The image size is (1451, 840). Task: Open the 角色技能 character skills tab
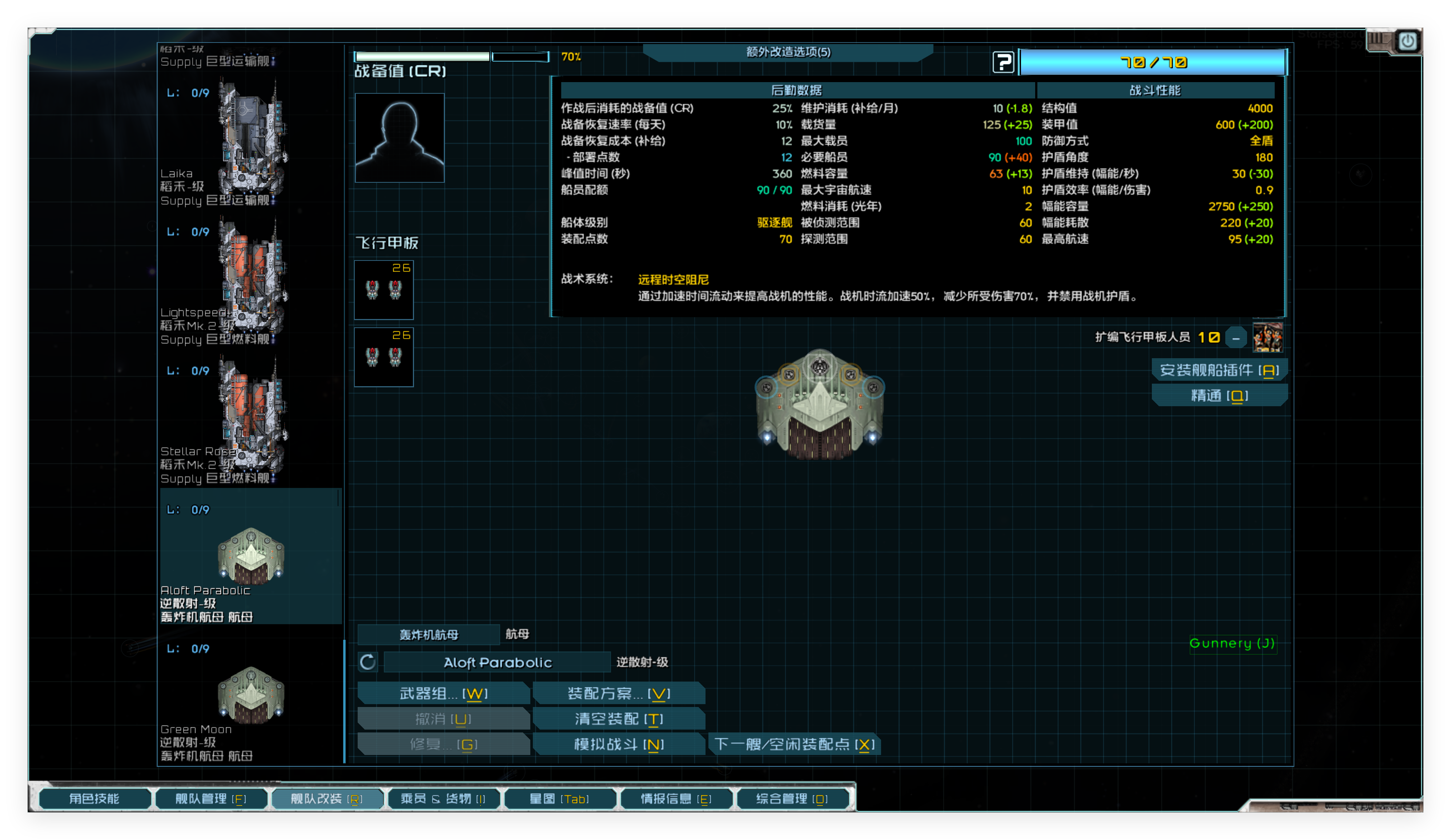coord(95,799)
